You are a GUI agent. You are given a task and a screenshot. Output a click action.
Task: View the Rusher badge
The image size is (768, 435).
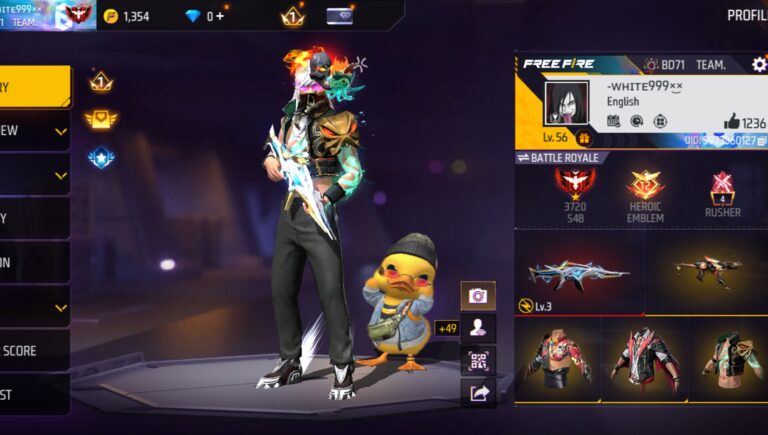click(x=723, y=195)
